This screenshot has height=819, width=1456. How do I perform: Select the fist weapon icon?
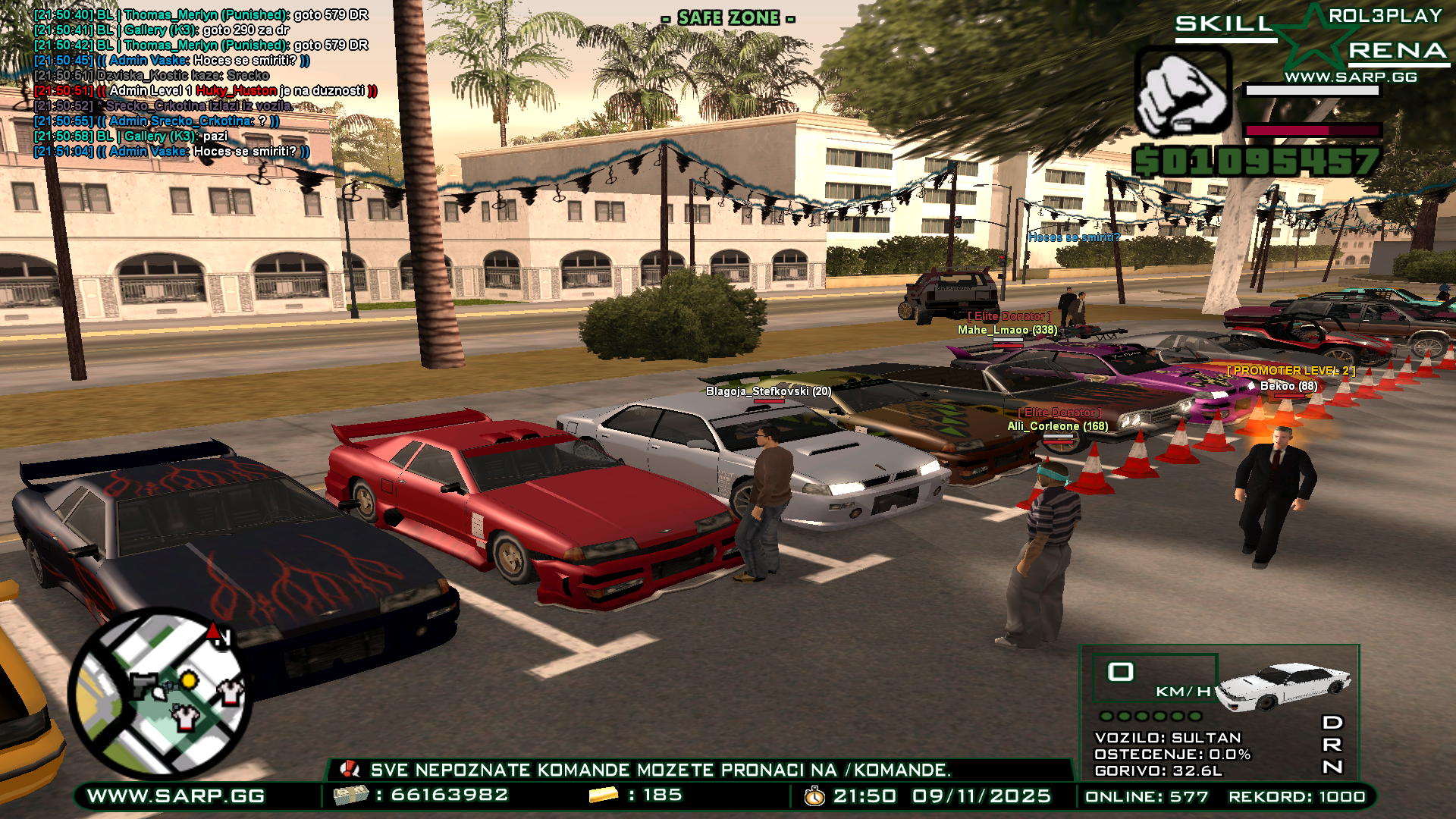pos(1183,93)
